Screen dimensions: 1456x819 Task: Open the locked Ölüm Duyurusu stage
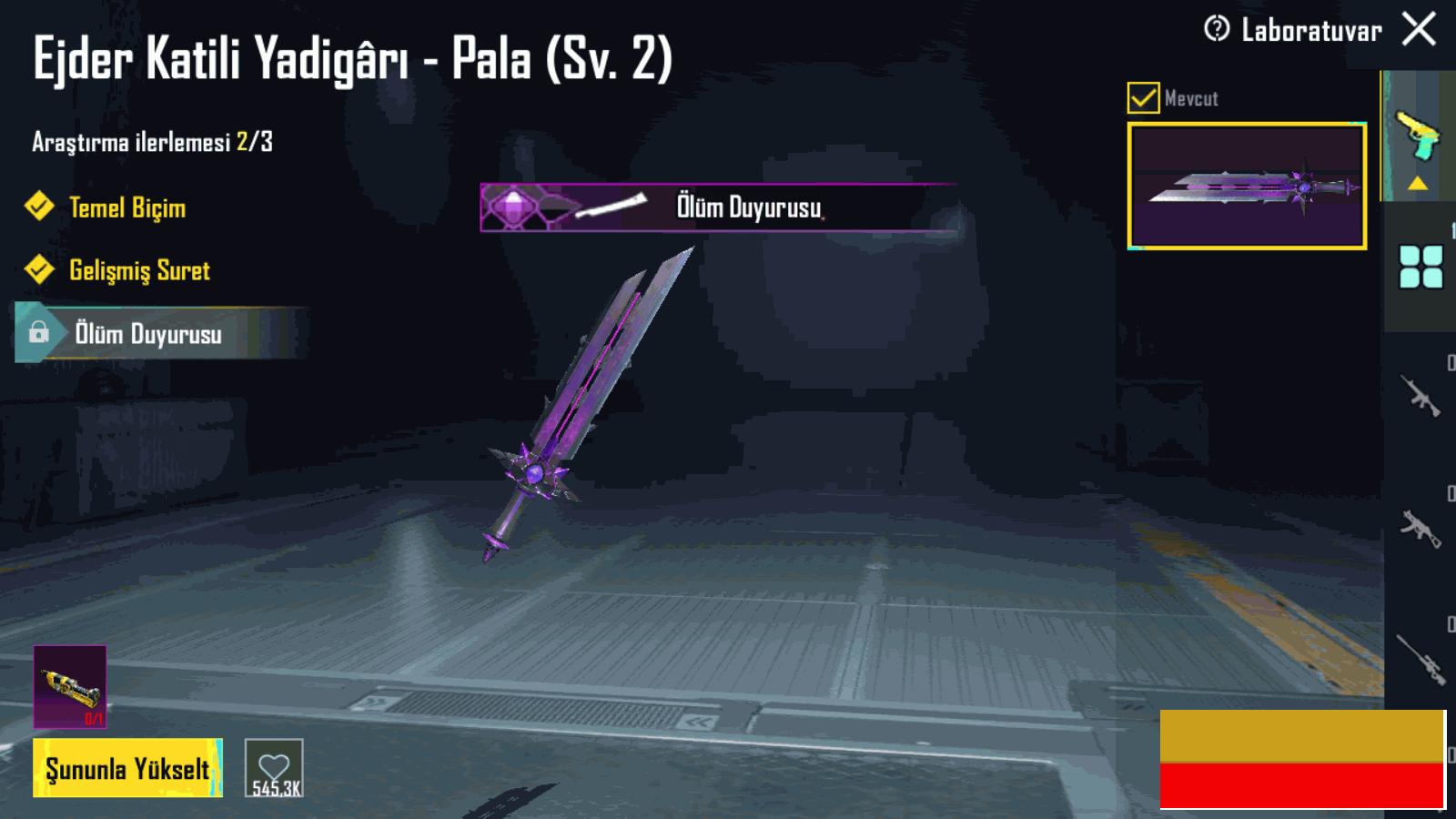[147, 334]
